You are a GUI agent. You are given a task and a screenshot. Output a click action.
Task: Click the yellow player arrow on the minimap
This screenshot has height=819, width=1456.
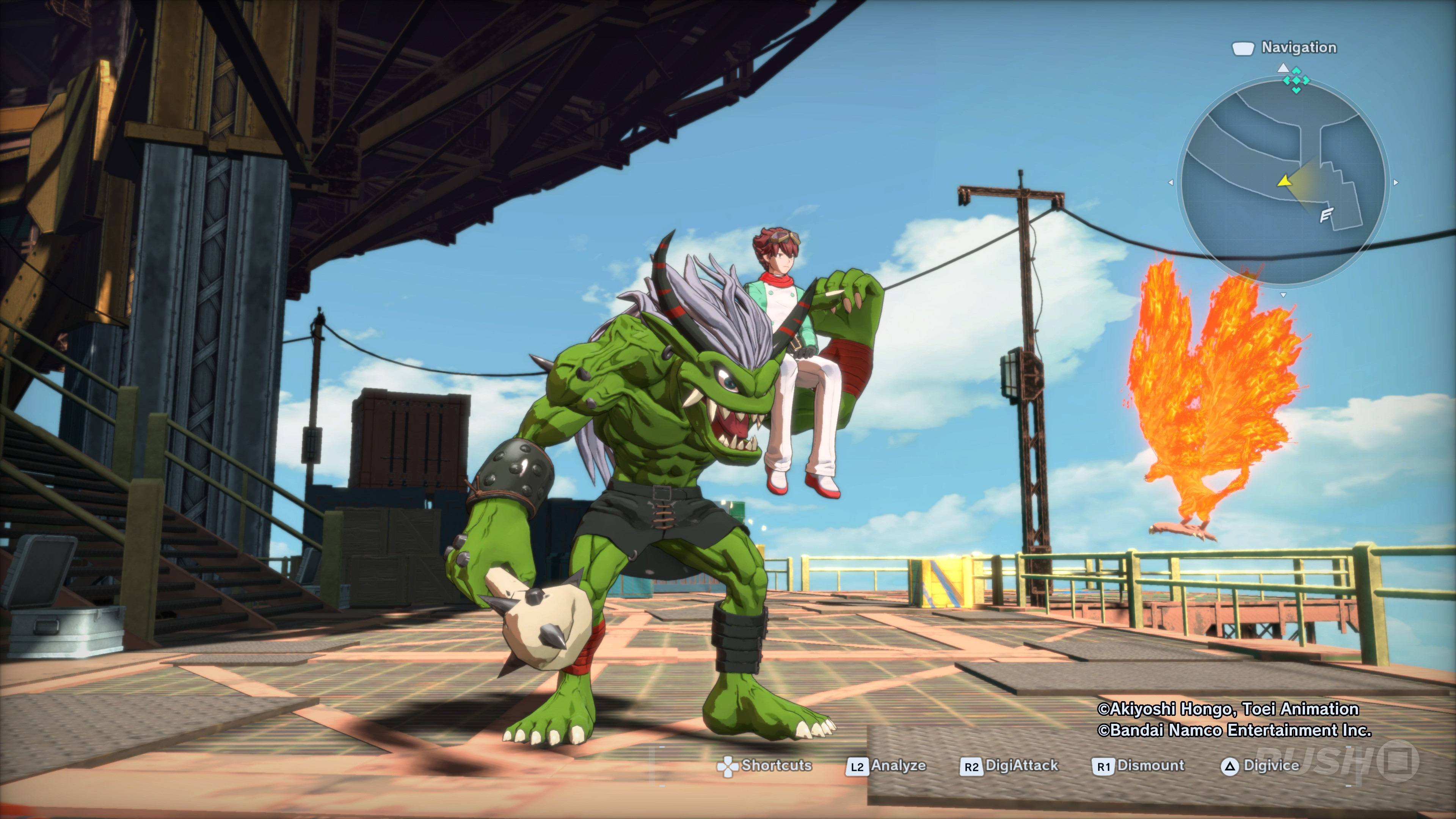[x=1285, y=182]
